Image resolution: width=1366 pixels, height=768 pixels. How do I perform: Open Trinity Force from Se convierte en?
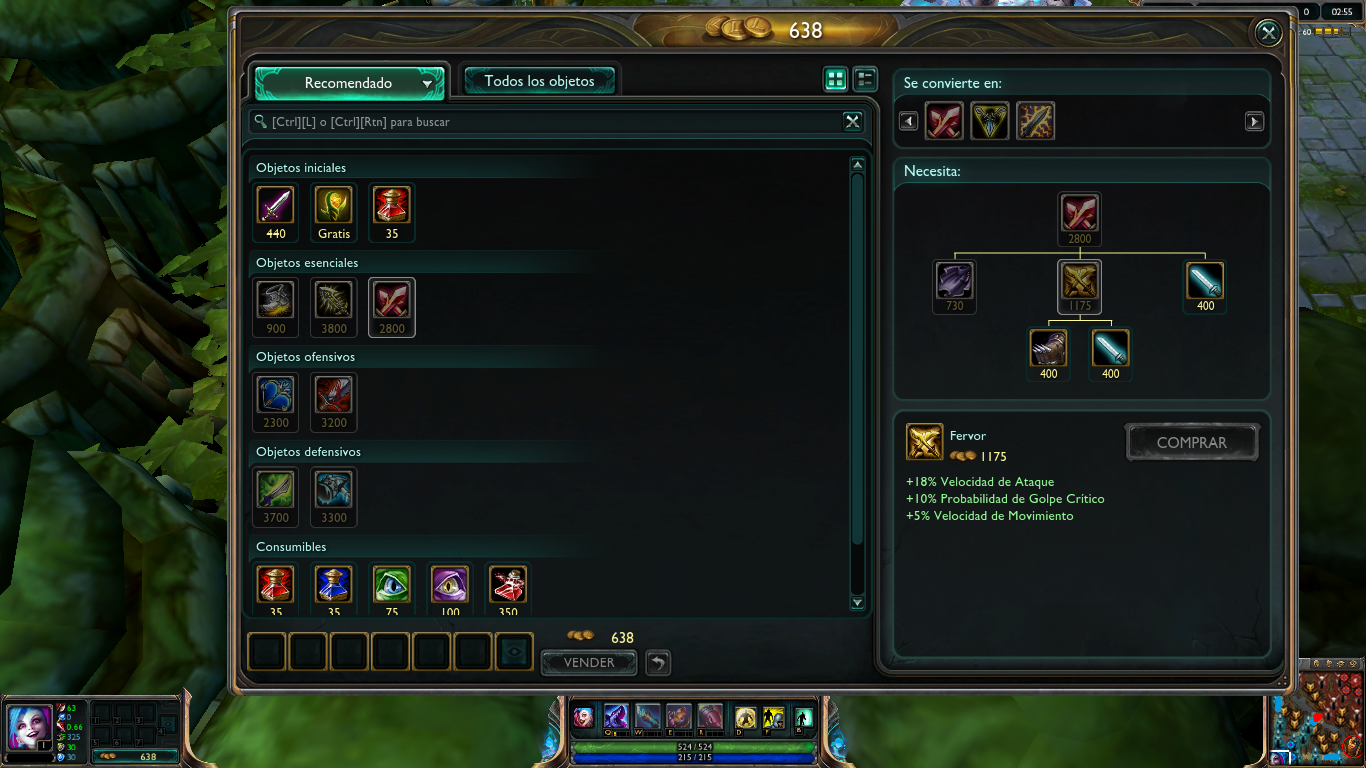point(989,120)
